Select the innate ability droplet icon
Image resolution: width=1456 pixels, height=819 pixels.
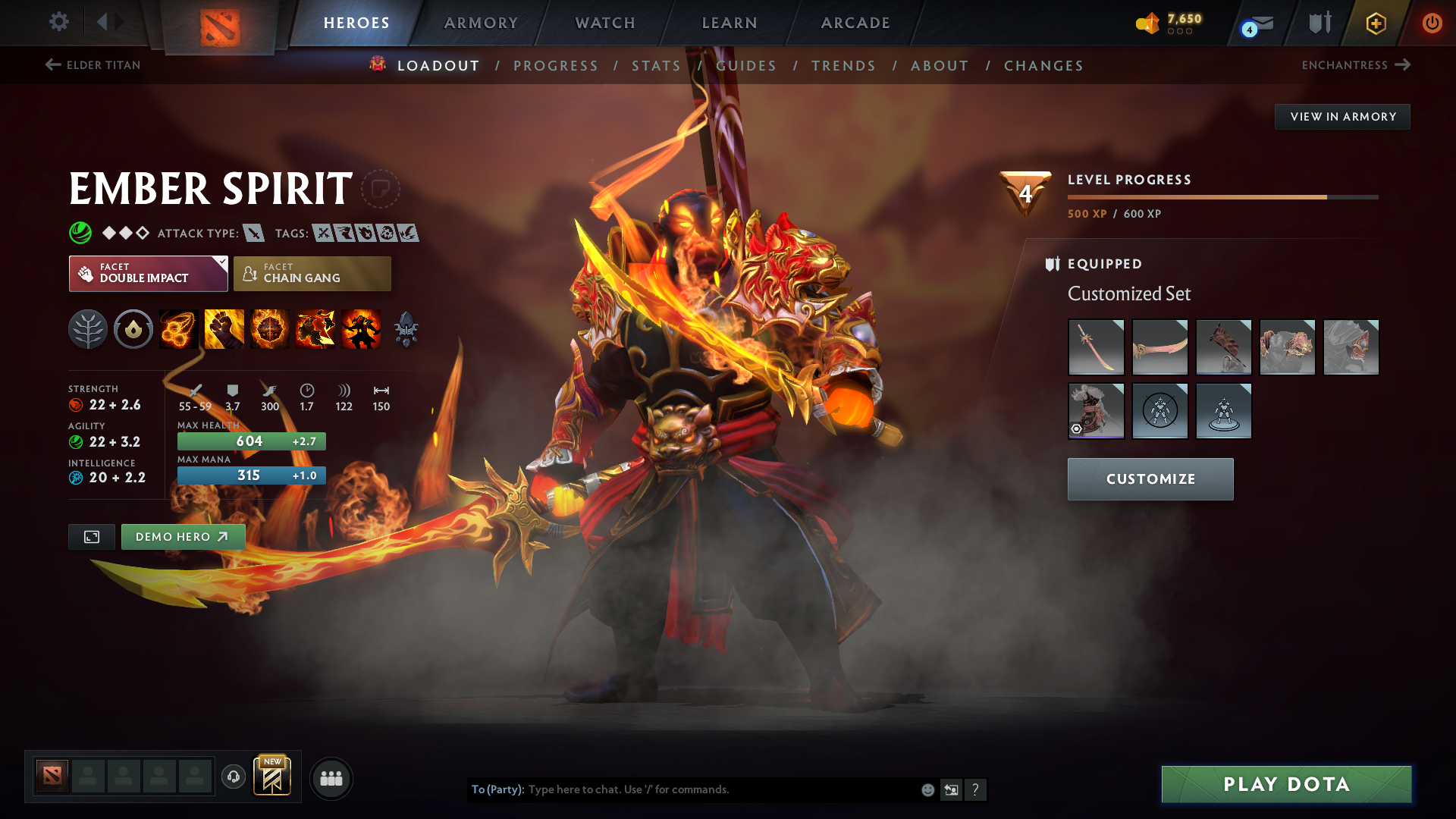[133, 329]
